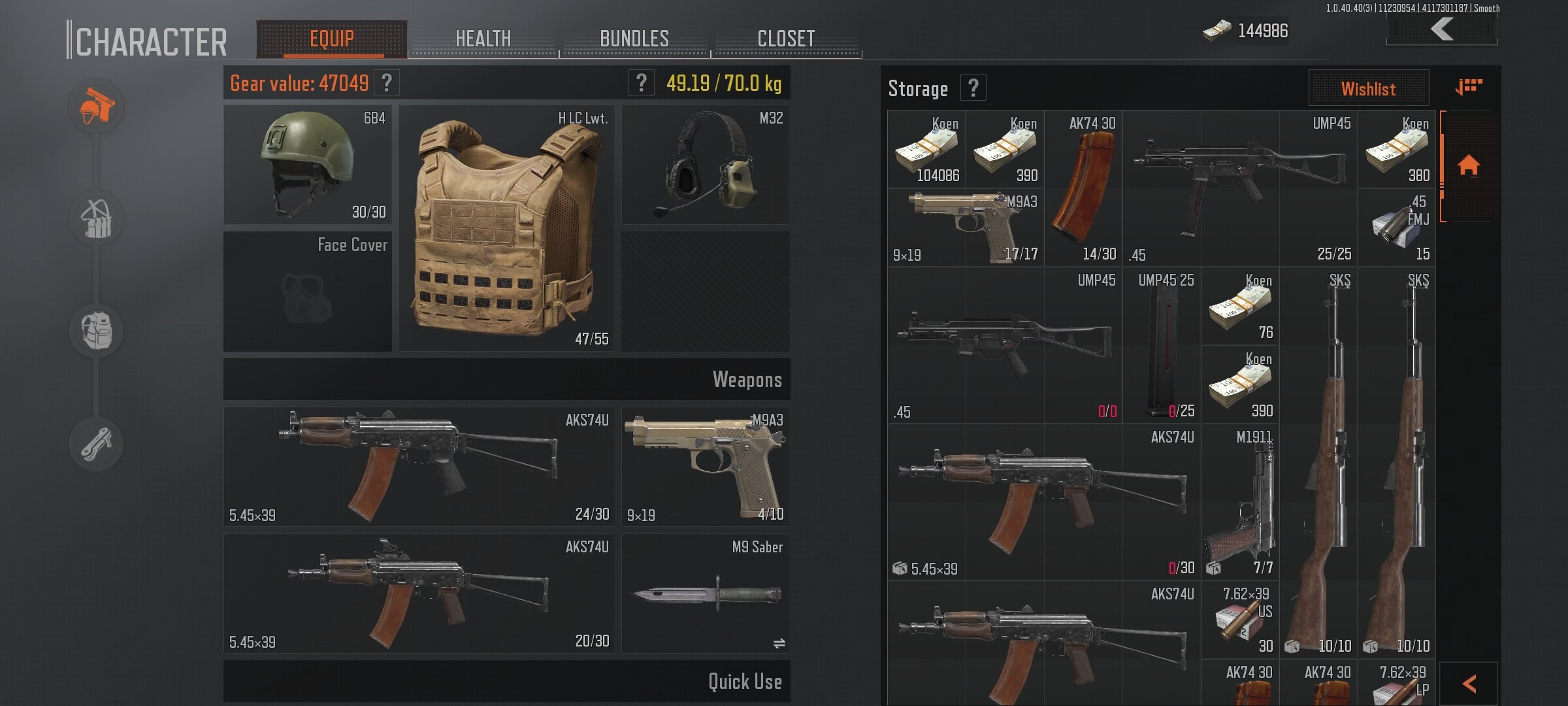Show help for Storage
1568x706 pixels.
coord(973,88)
